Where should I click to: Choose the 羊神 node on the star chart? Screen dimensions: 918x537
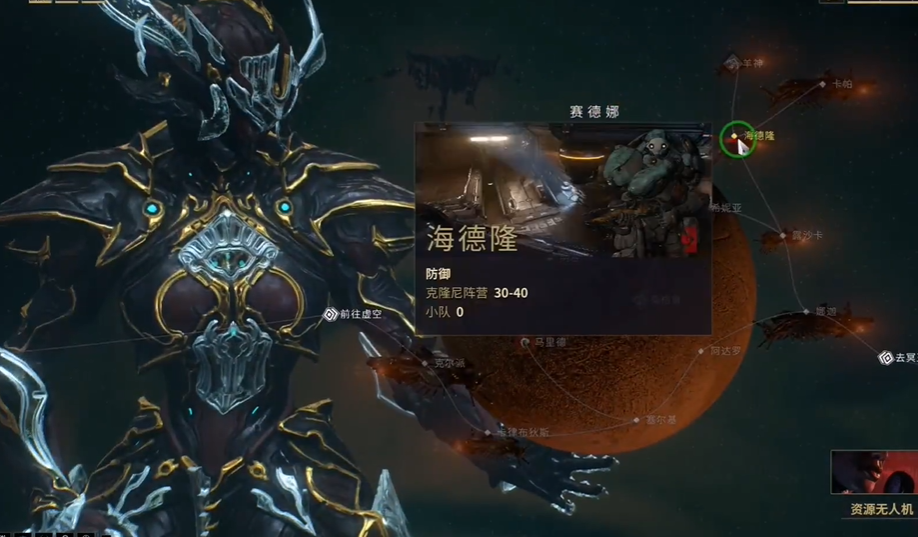733,63
